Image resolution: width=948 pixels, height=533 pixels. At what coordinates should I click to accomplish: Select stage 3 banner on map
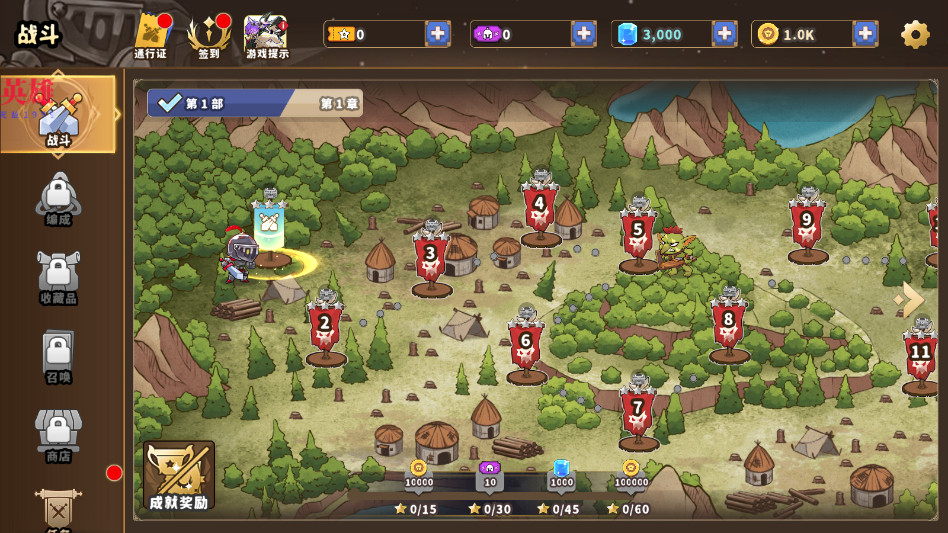(431, 257)
